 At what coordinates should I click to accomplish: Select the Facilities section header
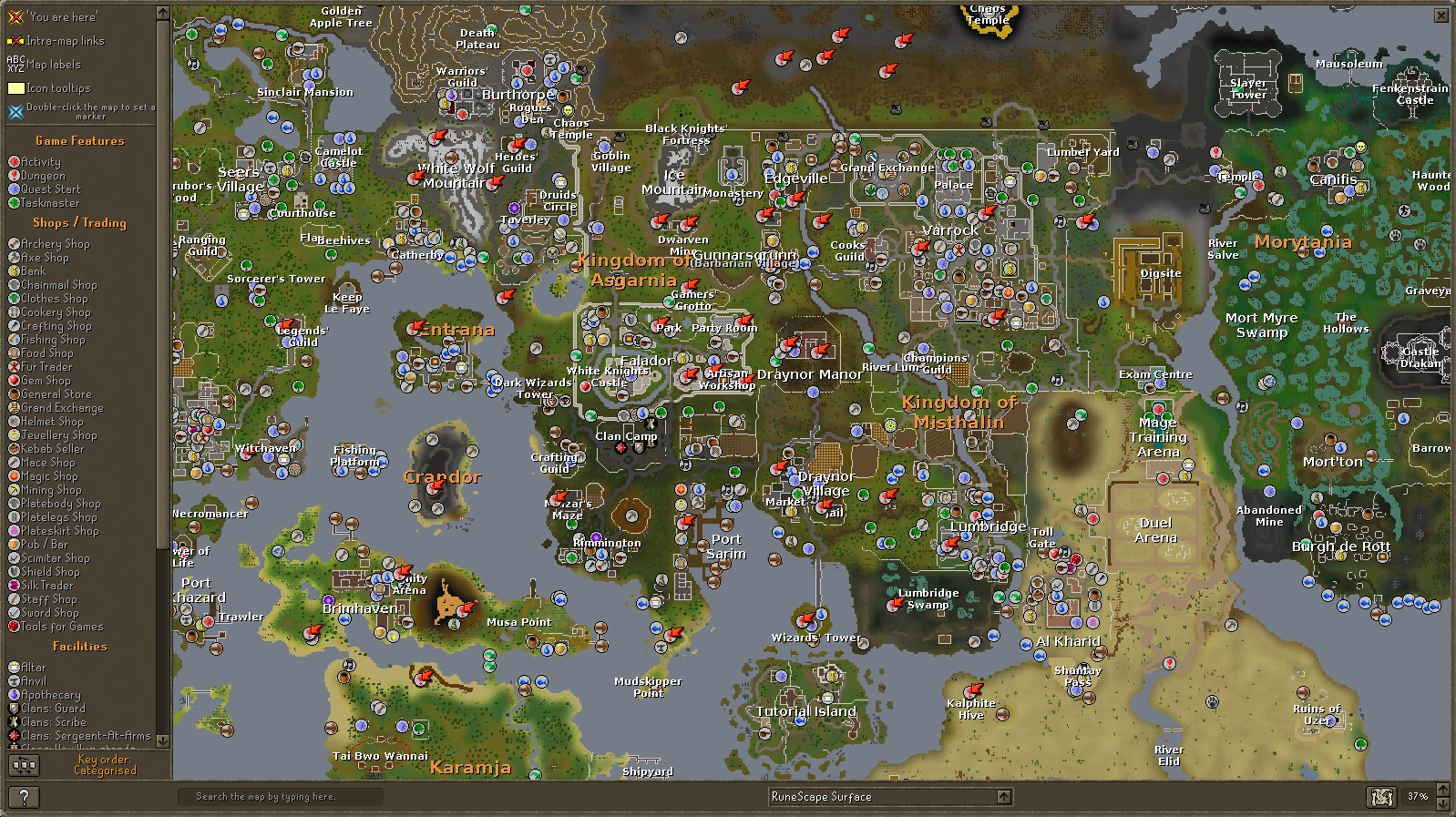80,645
